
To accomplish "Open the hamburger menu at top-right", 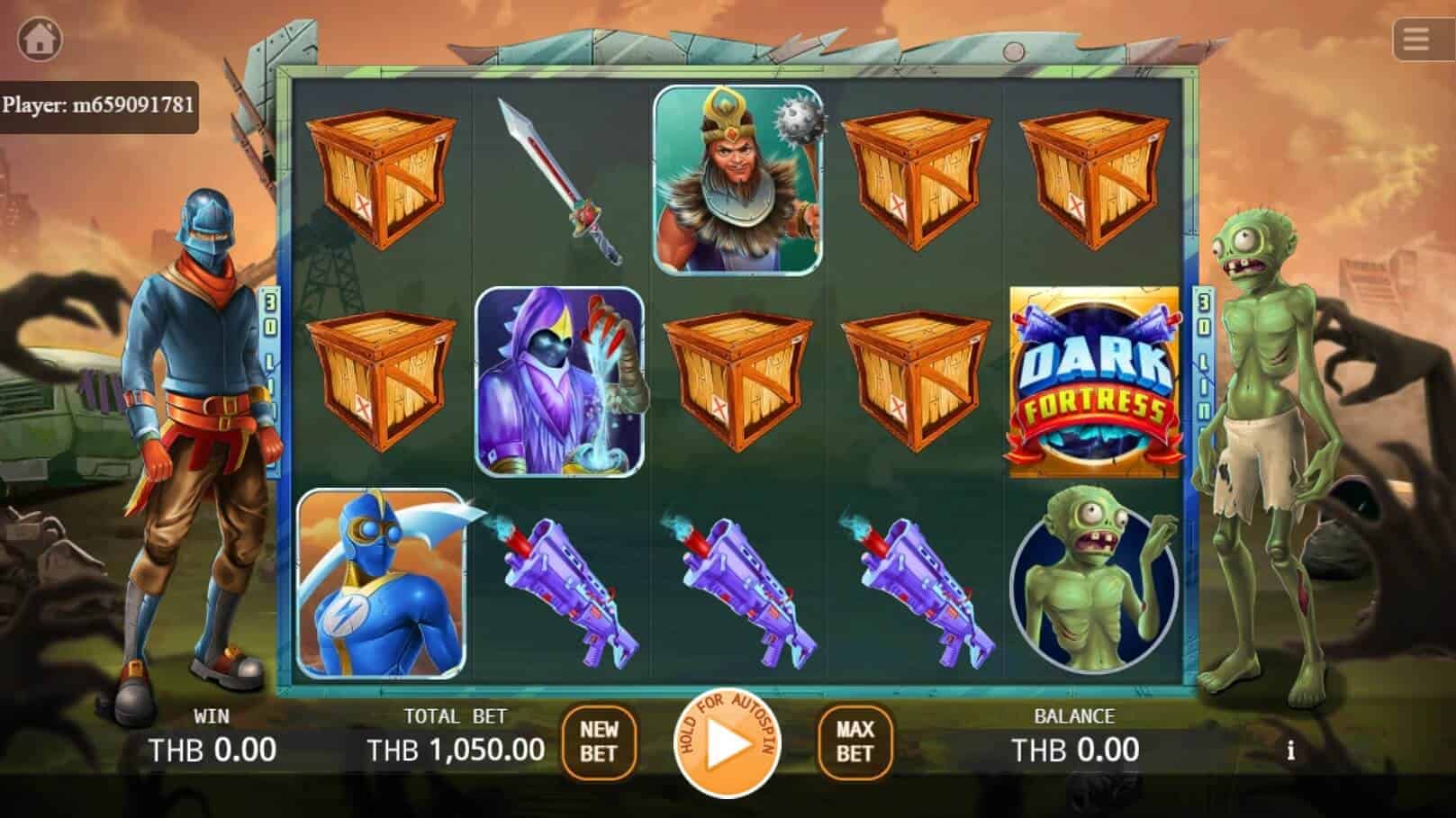I will pos(1416,38).
